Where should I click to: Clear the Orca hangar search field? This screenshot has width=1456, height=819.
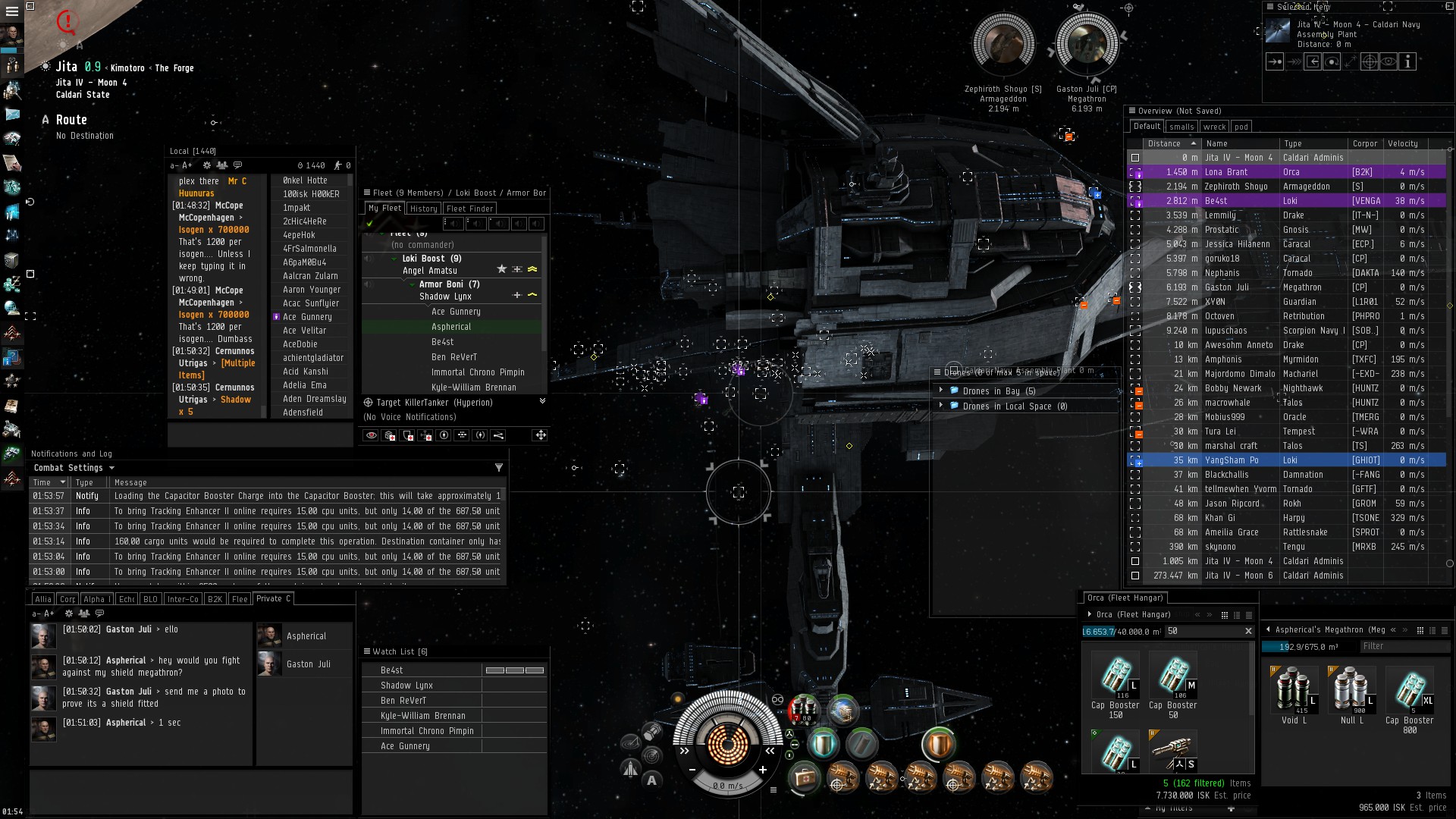[1248, 631]
